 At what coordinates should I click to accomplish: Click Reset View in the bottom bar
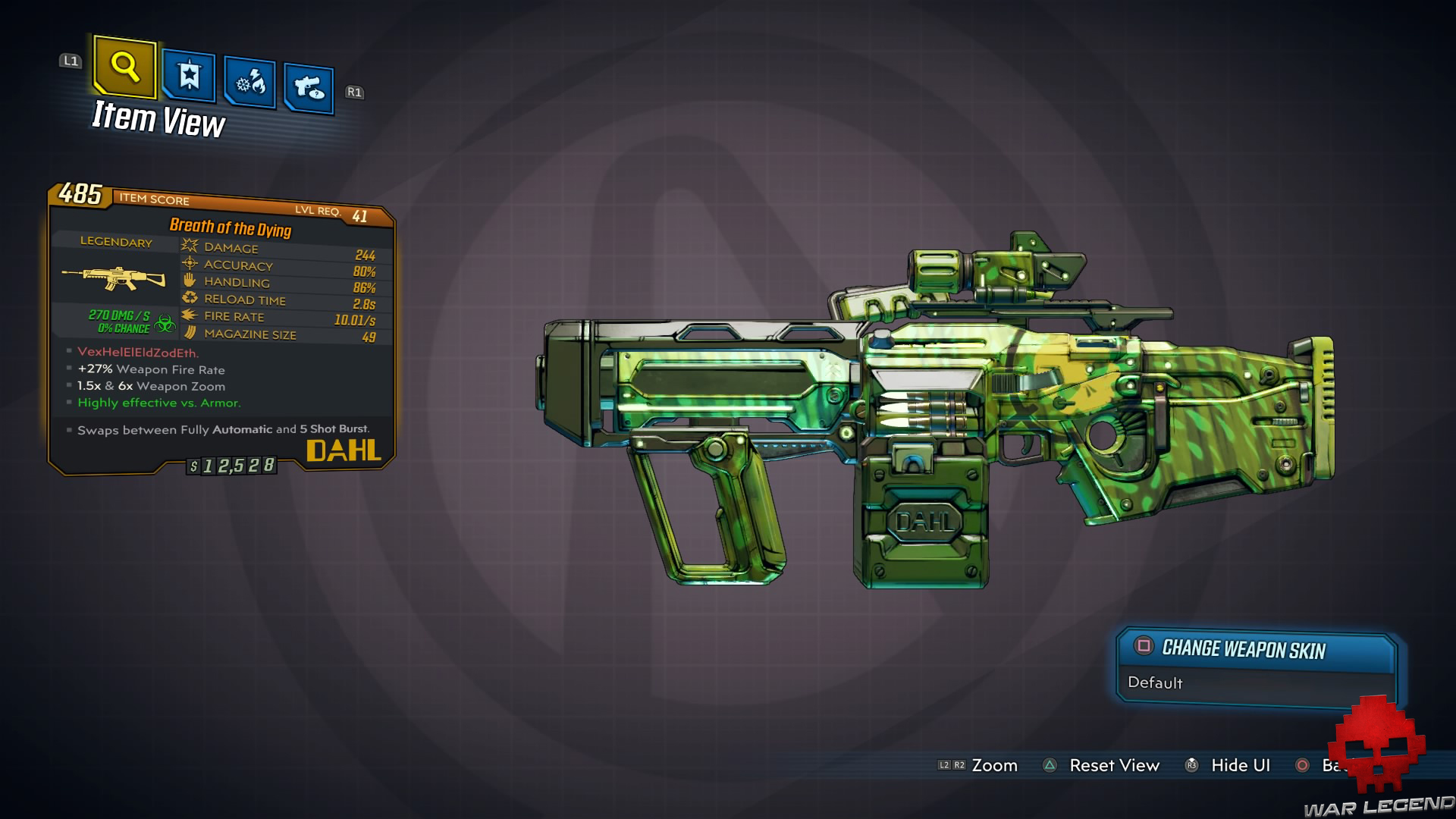pyautogui.click(x=1115, y=765)
